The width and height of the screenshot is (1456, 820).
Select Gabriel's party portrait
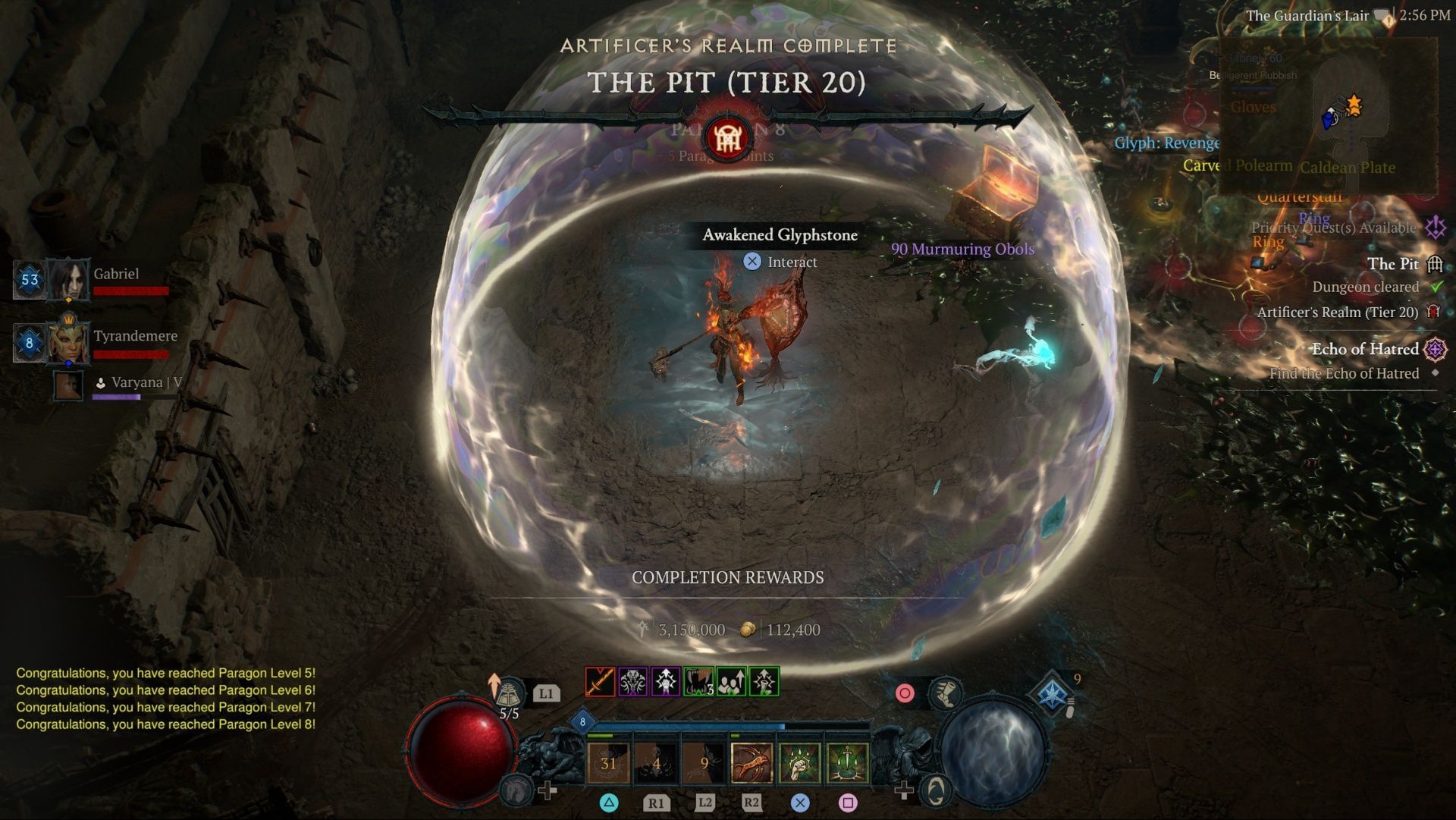[68, 279]
